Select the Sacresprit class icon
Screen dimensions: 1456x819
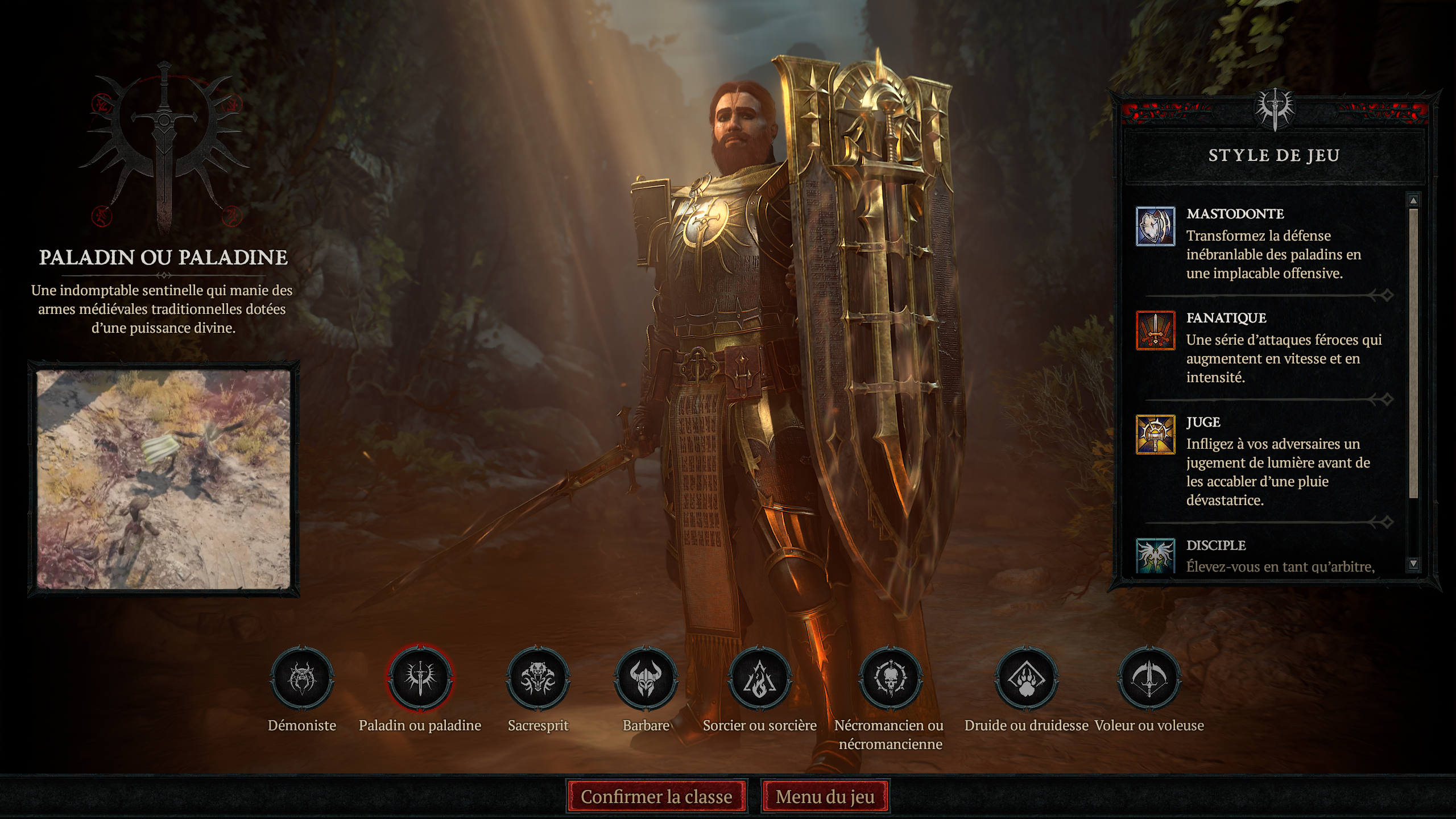point(539,680)
